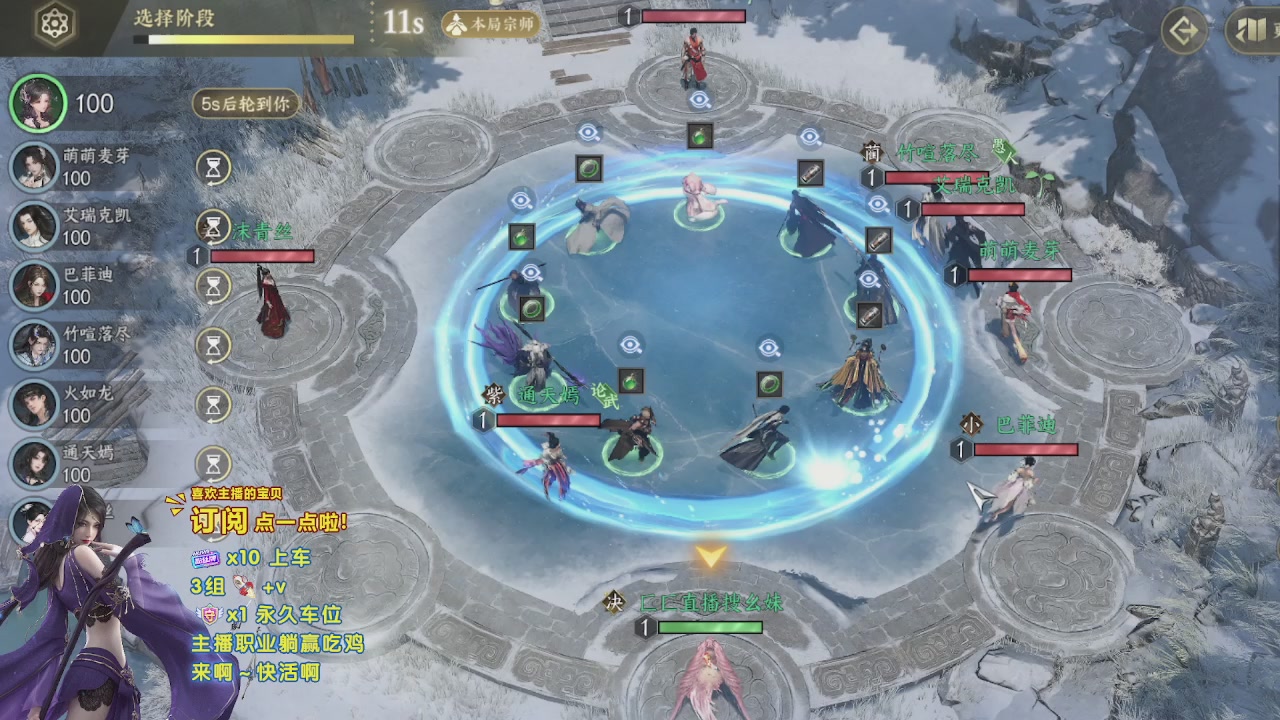Choose the golden-robed hero in the ring
1280x720 pixels.
click(x=858, y=375)
